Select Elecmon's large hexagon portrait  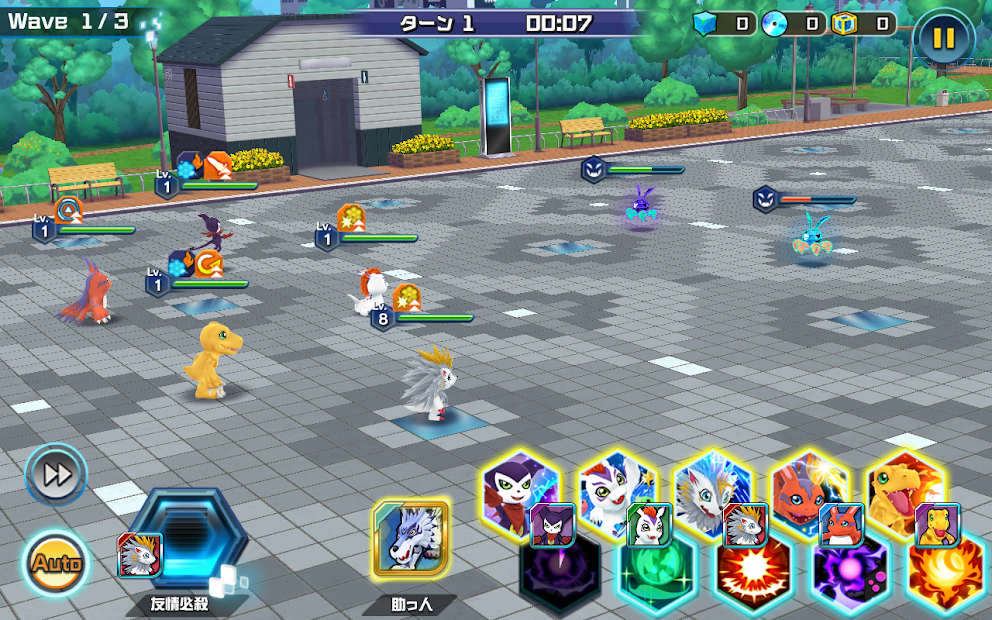[x=808, y=485]
